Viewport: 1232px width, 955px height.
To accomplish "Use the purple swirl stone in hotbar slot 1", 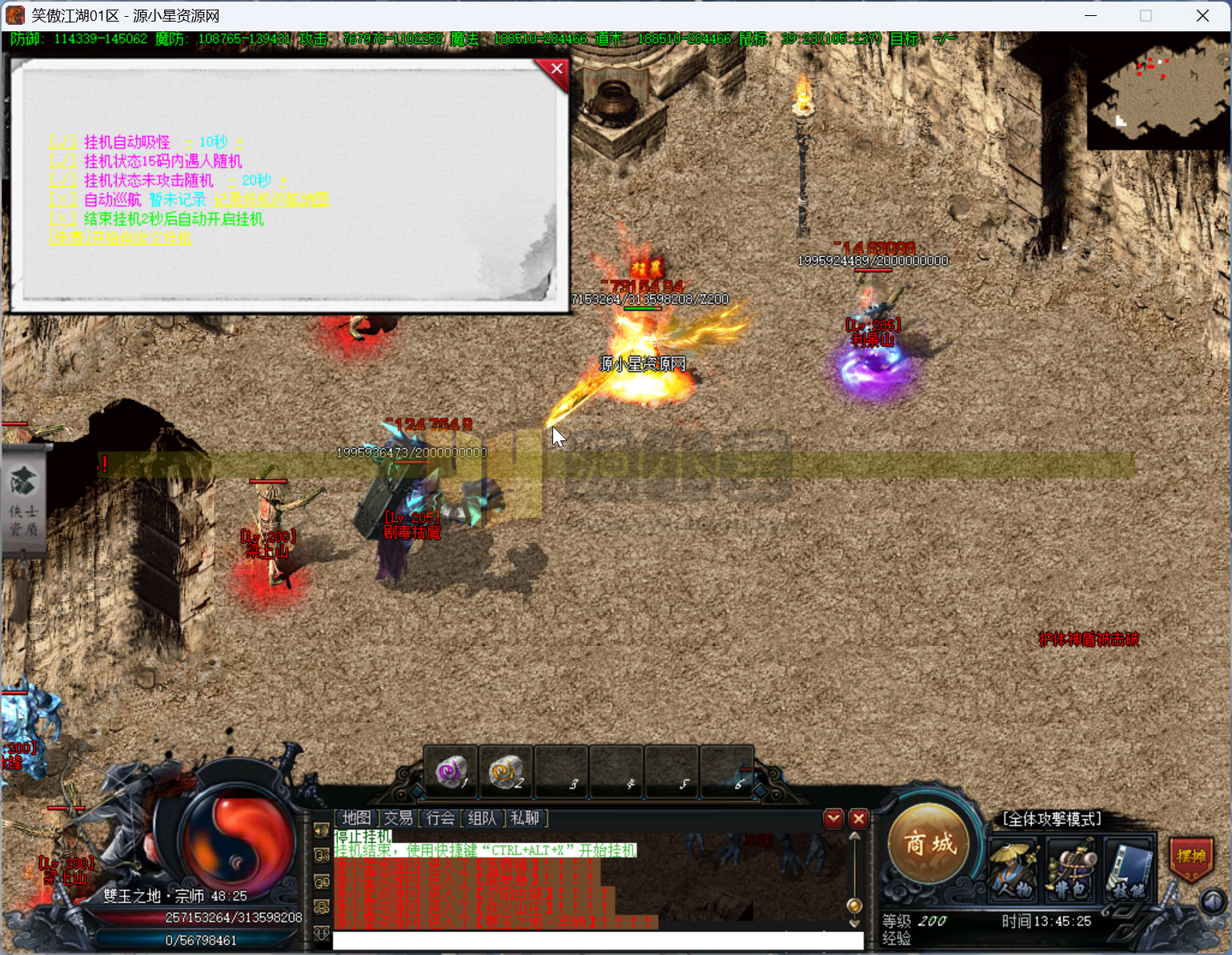I will tap(451, 772).
